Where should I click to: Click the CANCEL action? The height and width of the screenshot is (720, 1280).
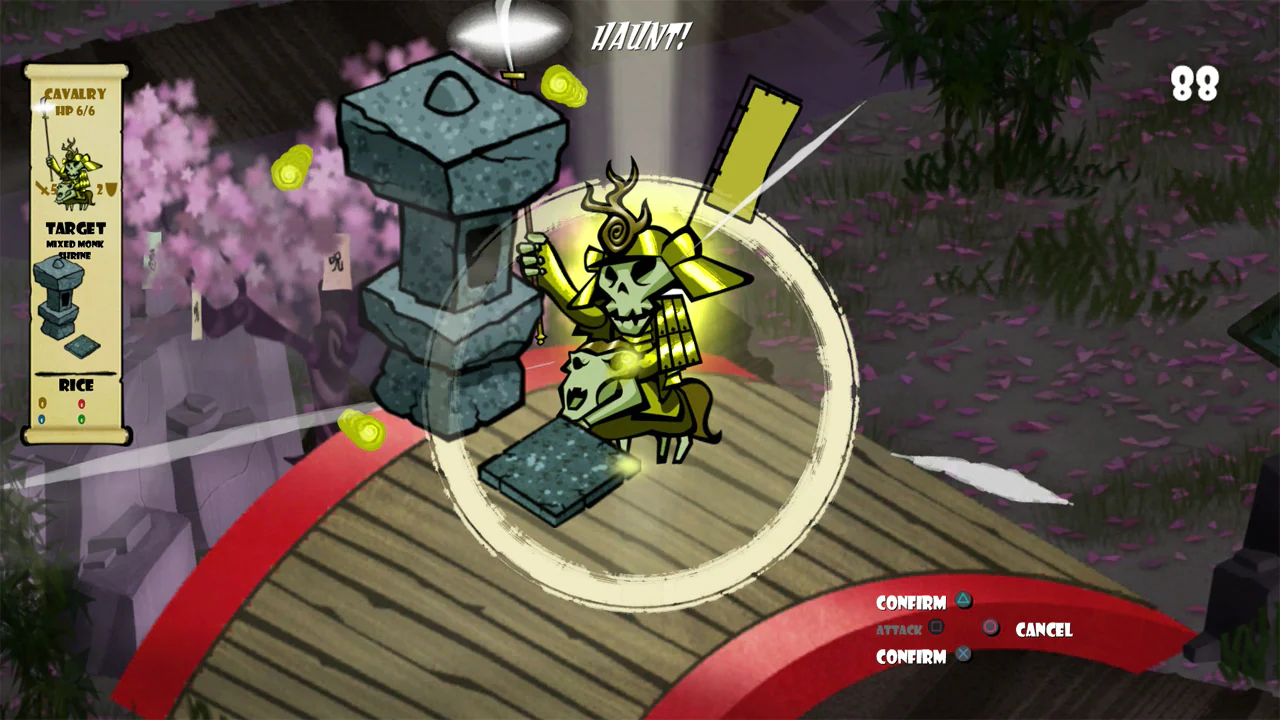pyautogui.click(x=1043, y=630)
